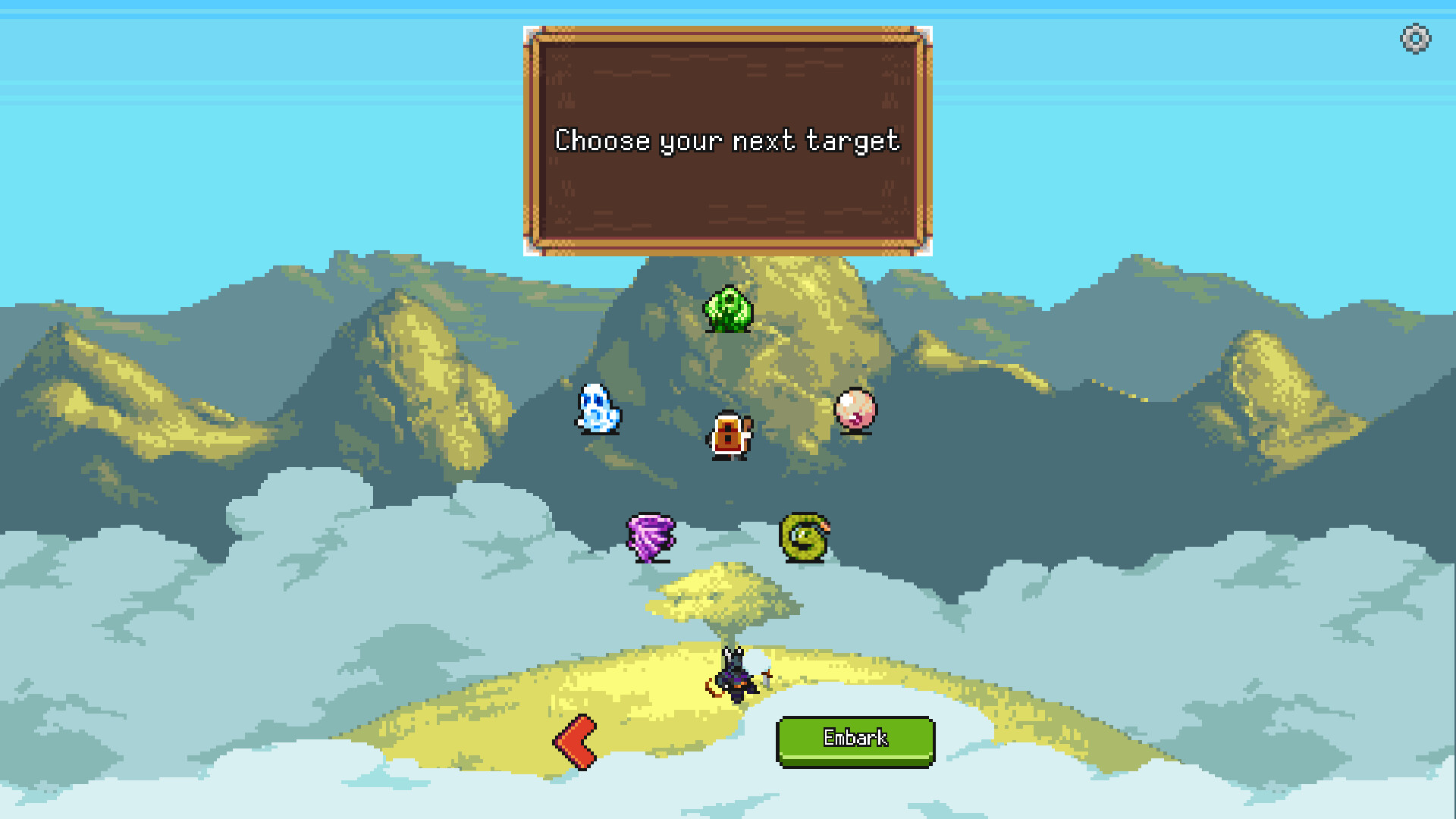This screenshot has width=1456, height=819.
Task: Click the gear icon in the corner
Action: (1414, 36)
